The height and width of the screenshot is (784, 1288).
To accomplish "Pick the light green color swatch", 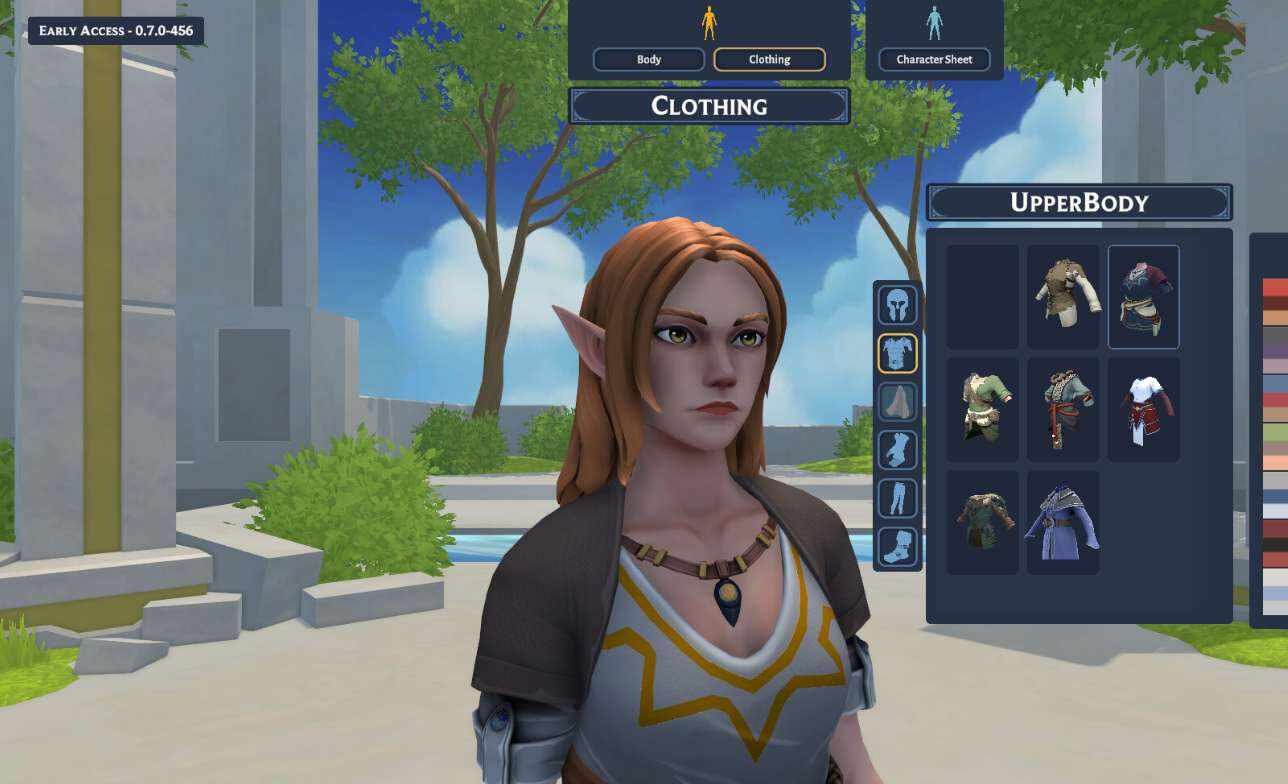I will coord(1275,431).
